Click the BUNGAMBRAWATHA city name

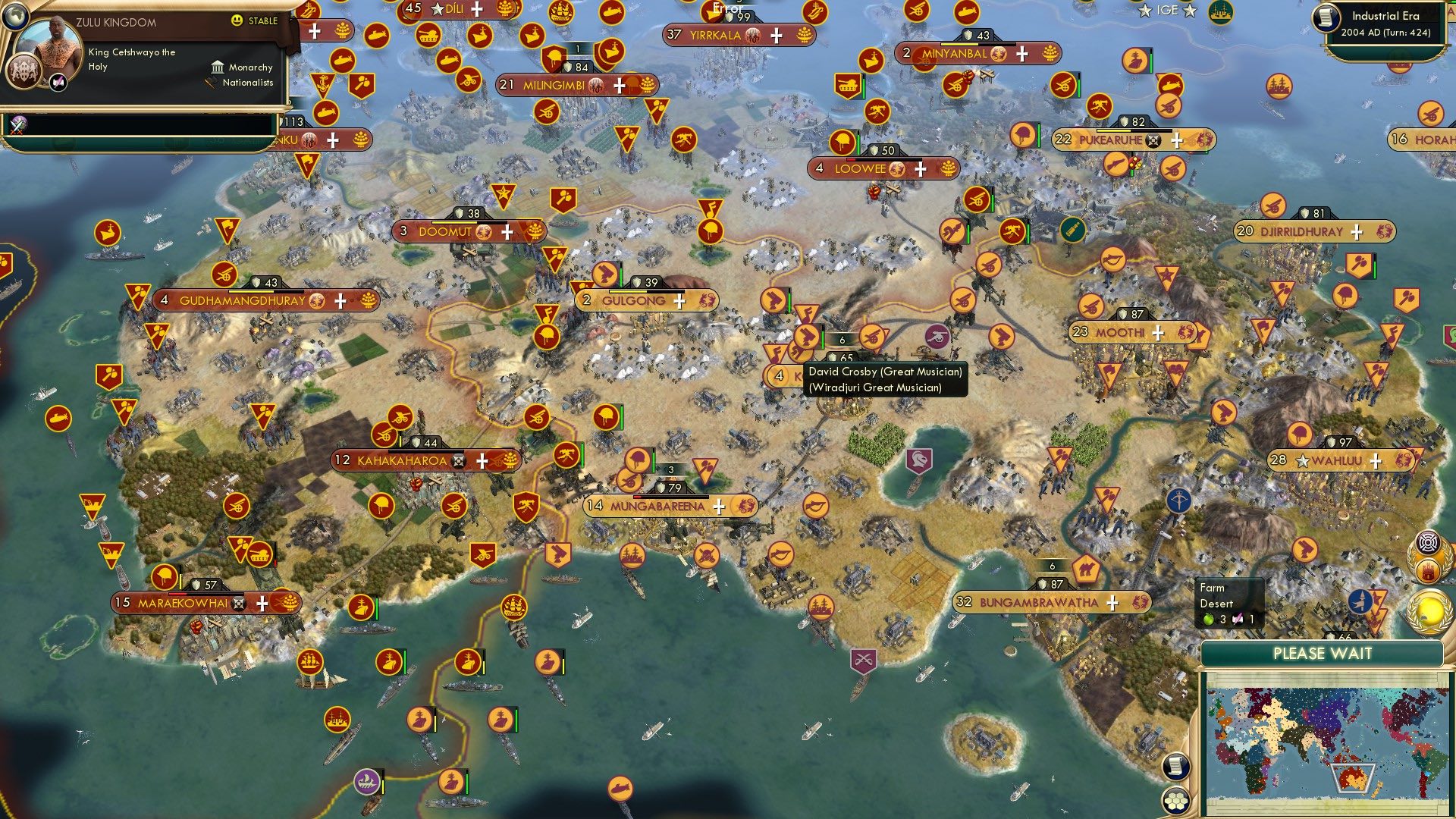[1039, 601]
